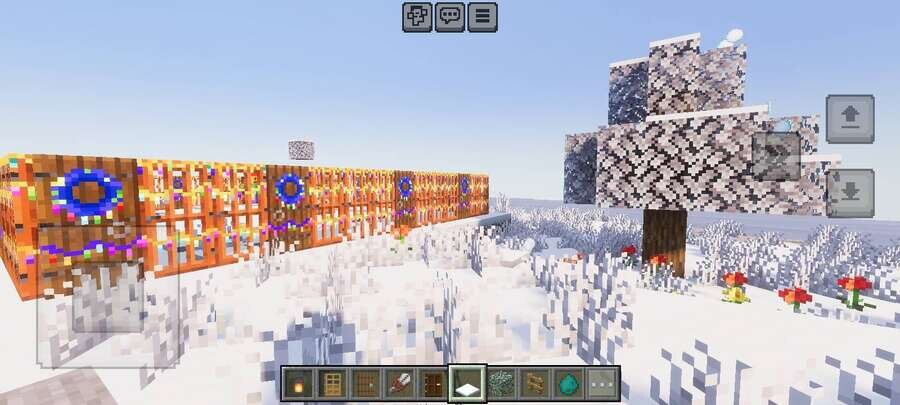Tap the movement joystick pad
Screen dimensions: 900x405
click(108, 300)
